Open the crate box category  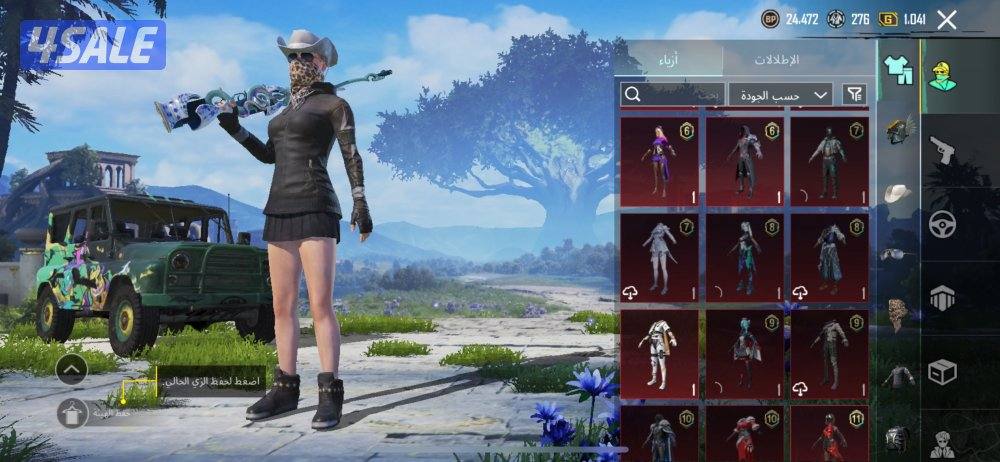pyautogui.click(x=943, y=372)
